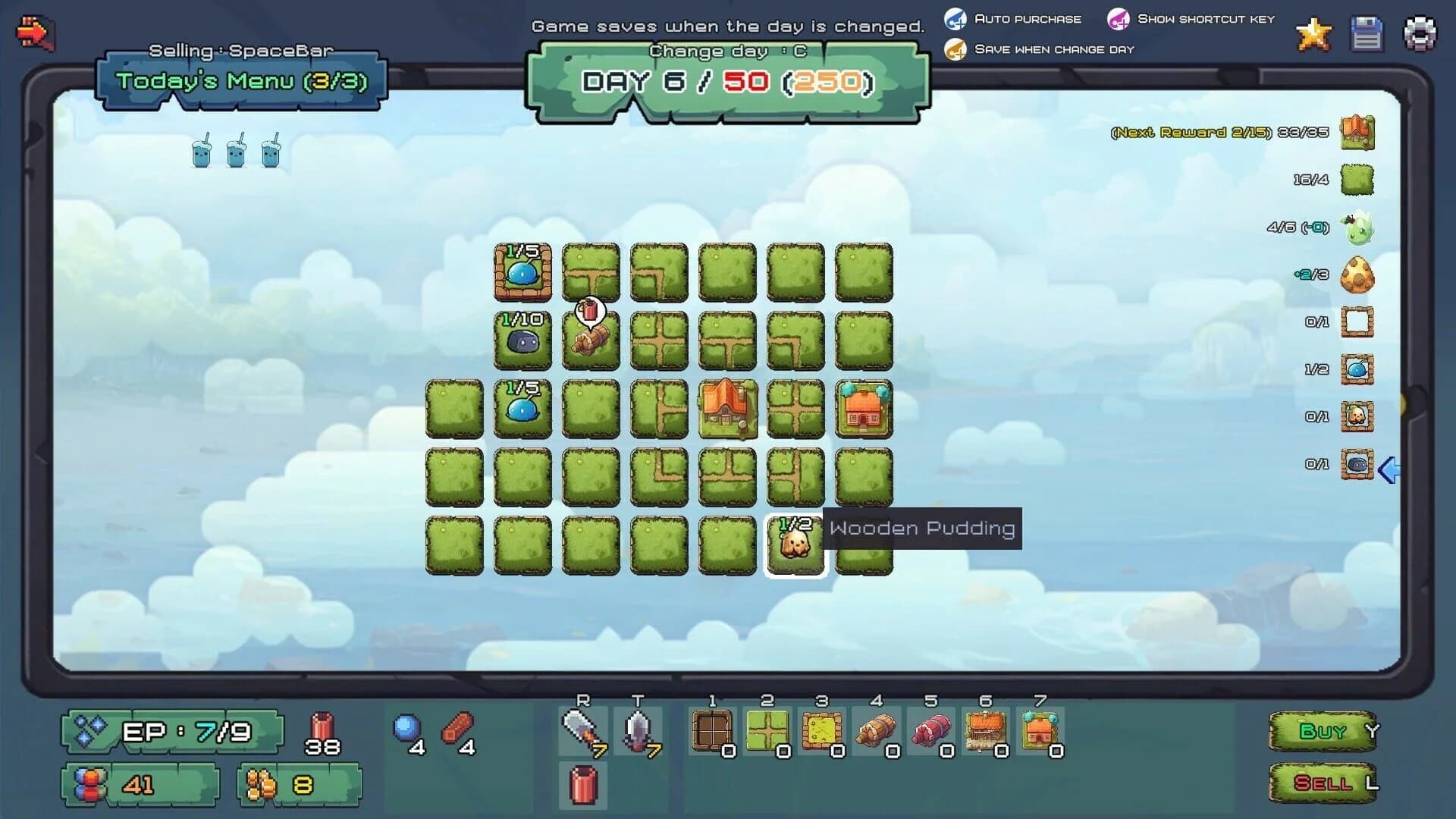1456x819 pixels.
Task: Click the Change day banner showing Day 6
Action: point(726,78)
